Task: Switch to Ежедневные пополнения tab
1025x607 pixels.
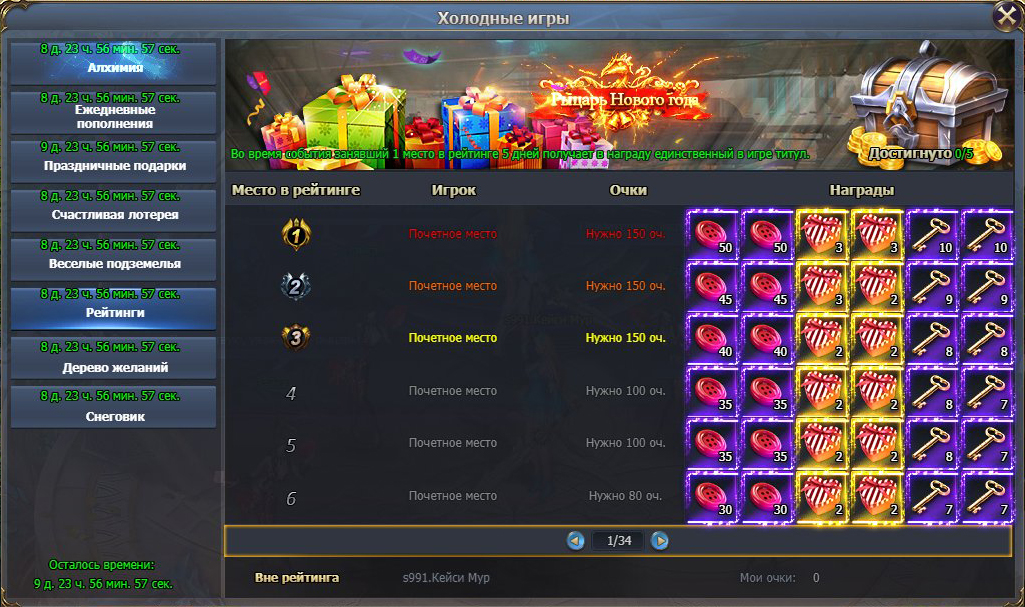Action: coord(114,111)
